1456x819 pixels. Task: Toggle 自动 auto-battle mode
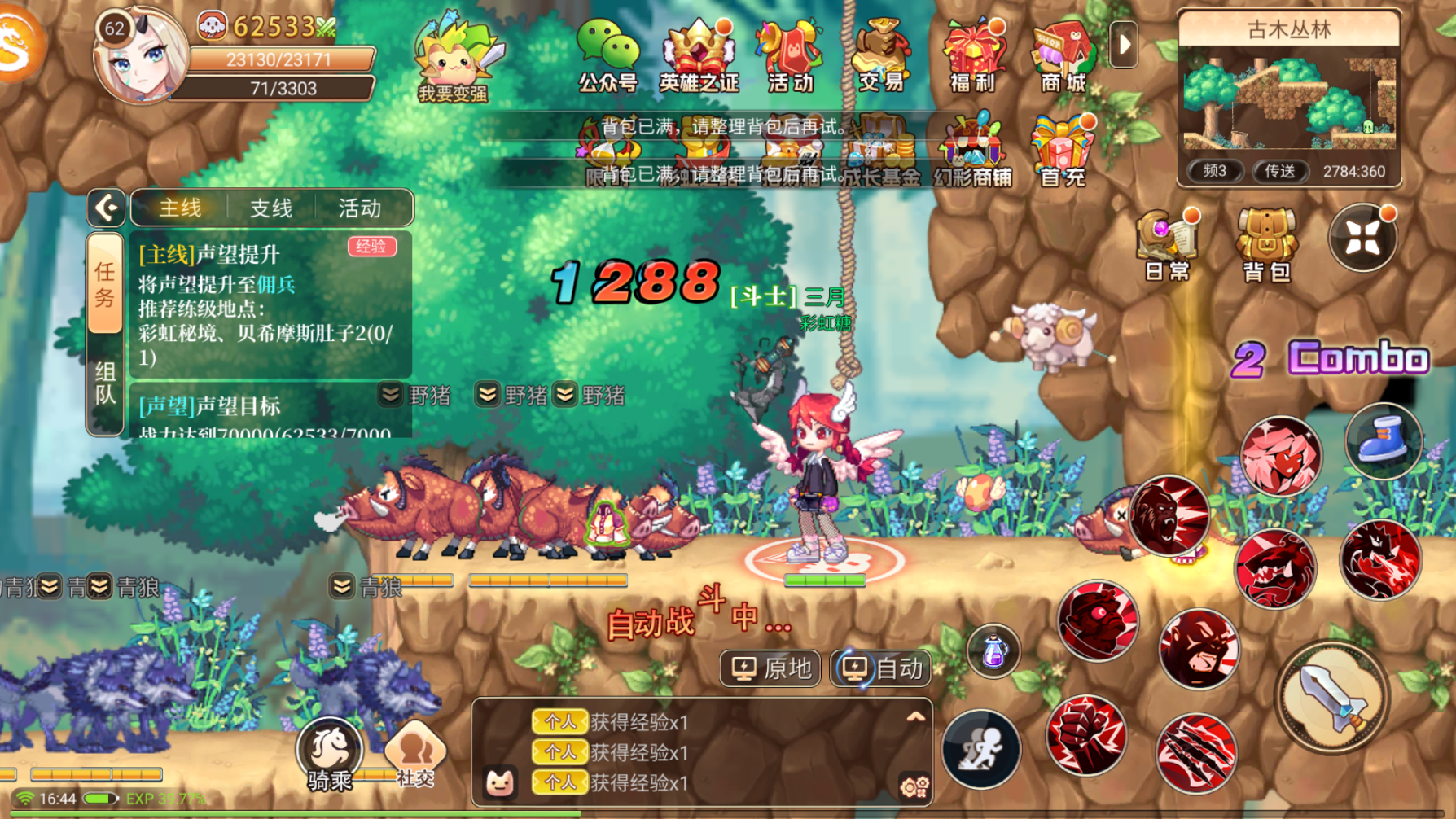(881, 668)
